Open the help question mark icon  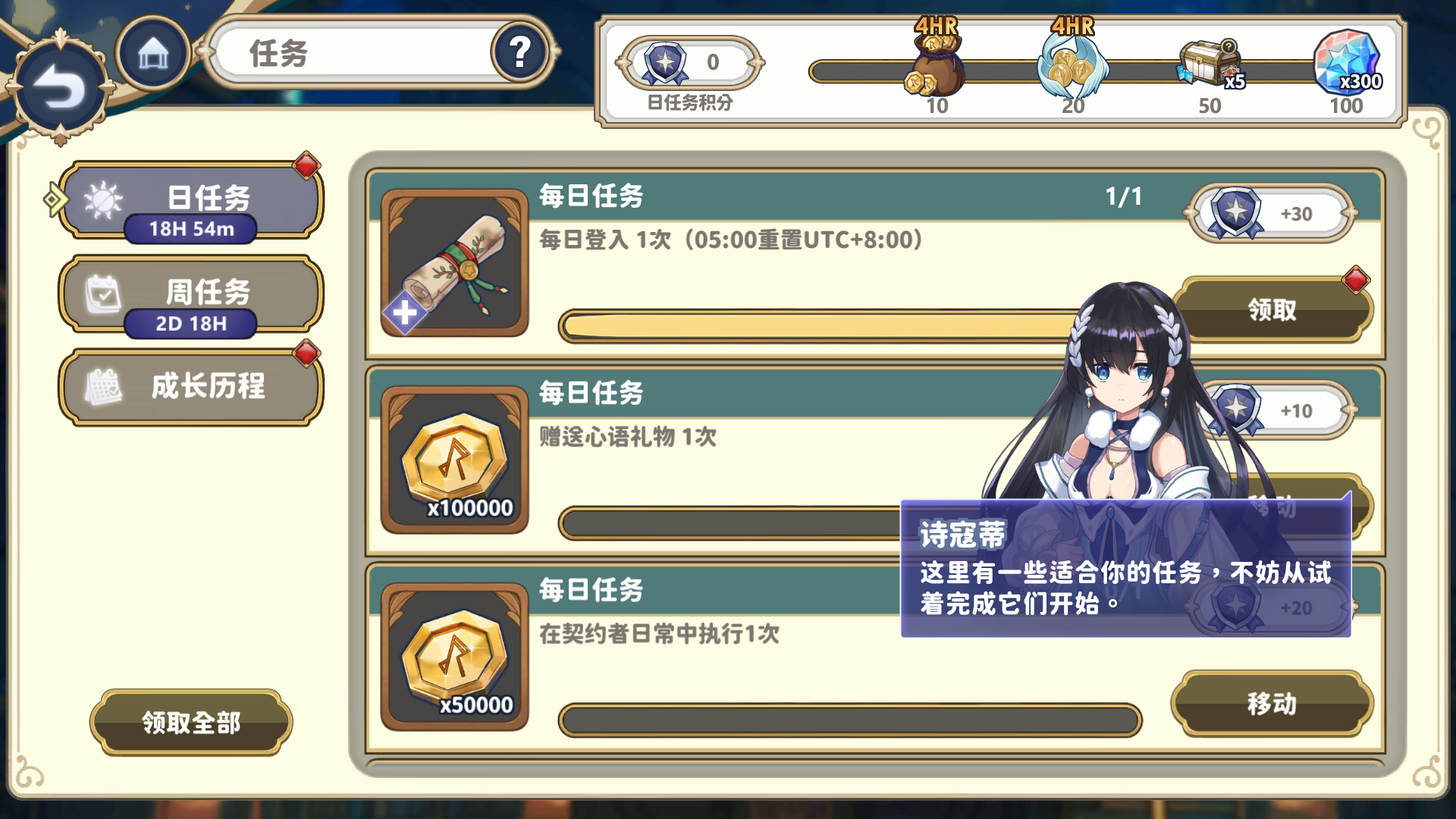(x=519, y=52)
